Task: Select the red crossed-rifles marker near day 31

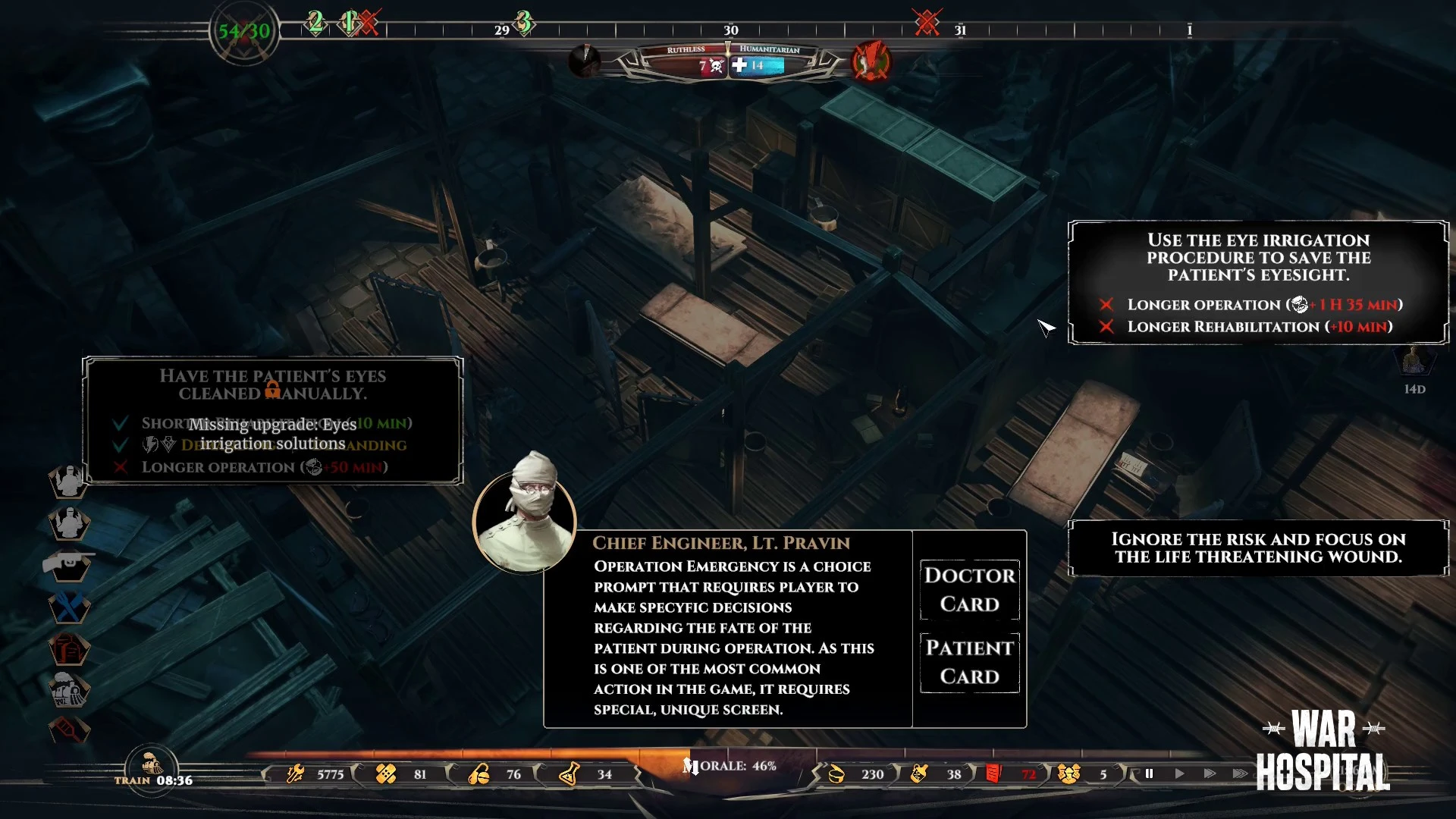Action: click(927, 22)
